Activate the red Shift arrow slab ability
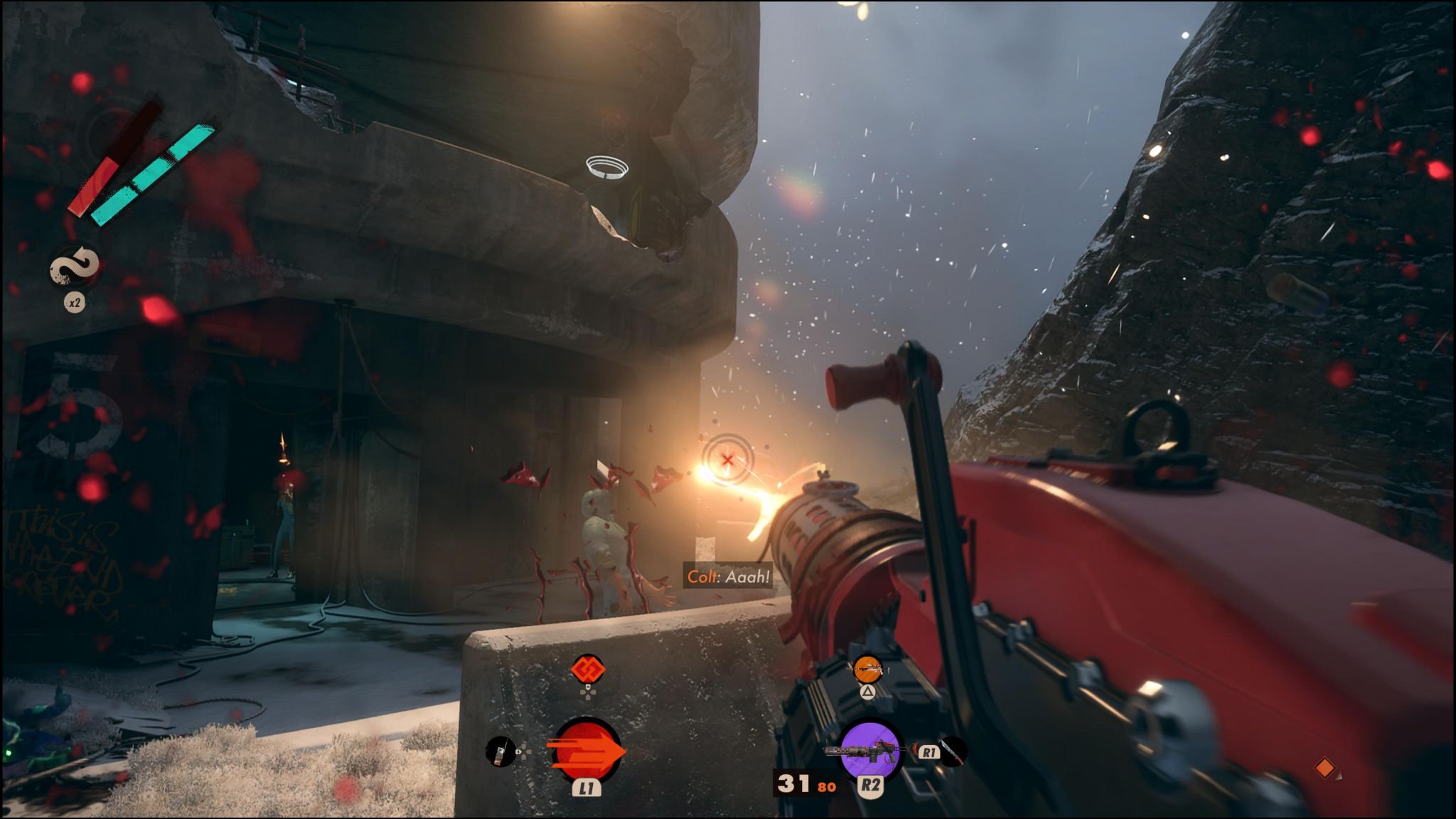Screen dimensions: 1456x819 pyautogui.click(x=587, y=751)
